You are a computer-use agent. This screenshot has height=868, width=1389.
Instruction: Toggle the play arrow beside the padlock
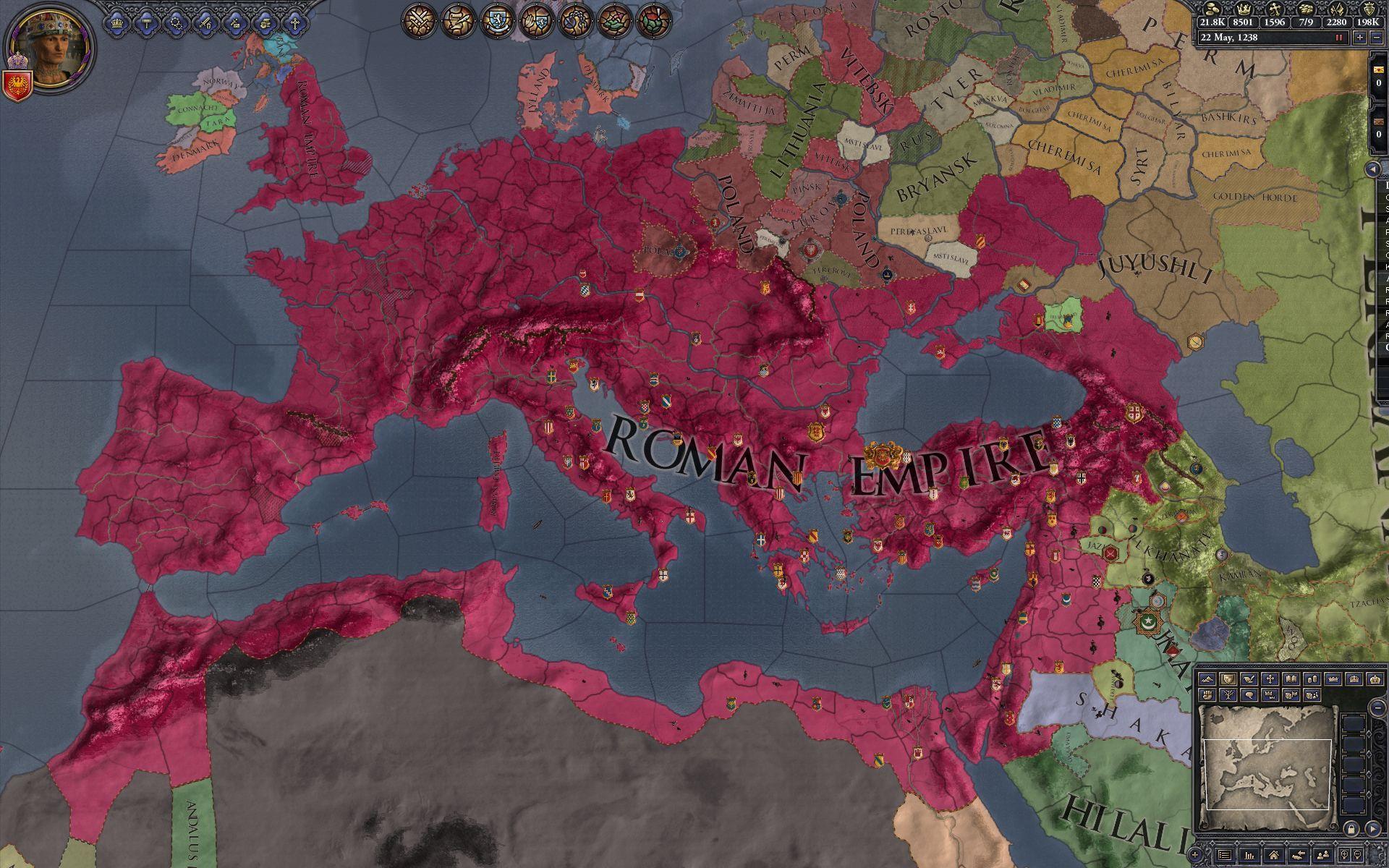[1373, 830]
